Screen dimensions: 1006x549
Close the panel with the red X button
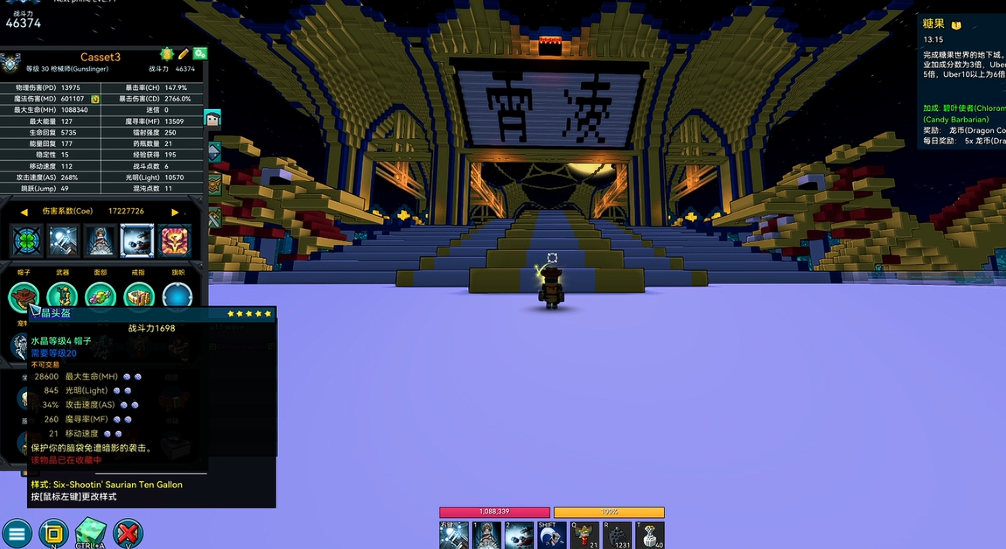pos(128,533)
